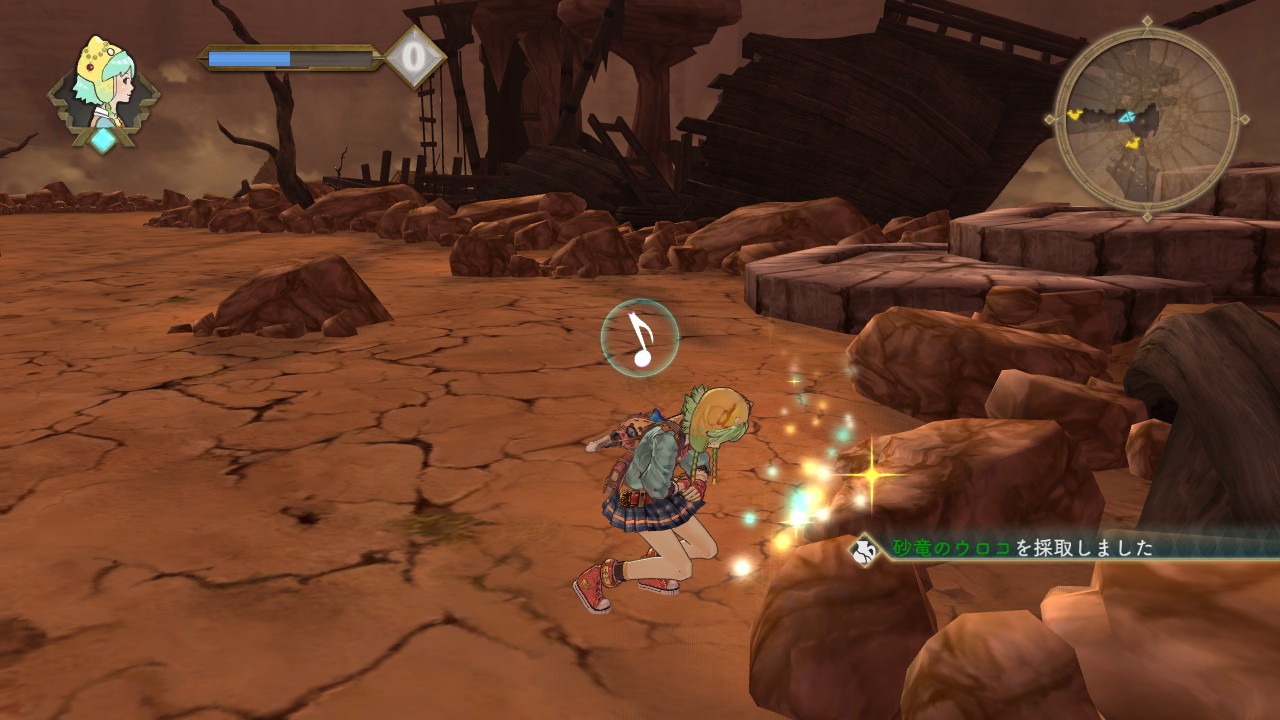Open the circular minimap
Image resolution: width=1280 pixels, height=720 pixels.
click(1146, 118)
